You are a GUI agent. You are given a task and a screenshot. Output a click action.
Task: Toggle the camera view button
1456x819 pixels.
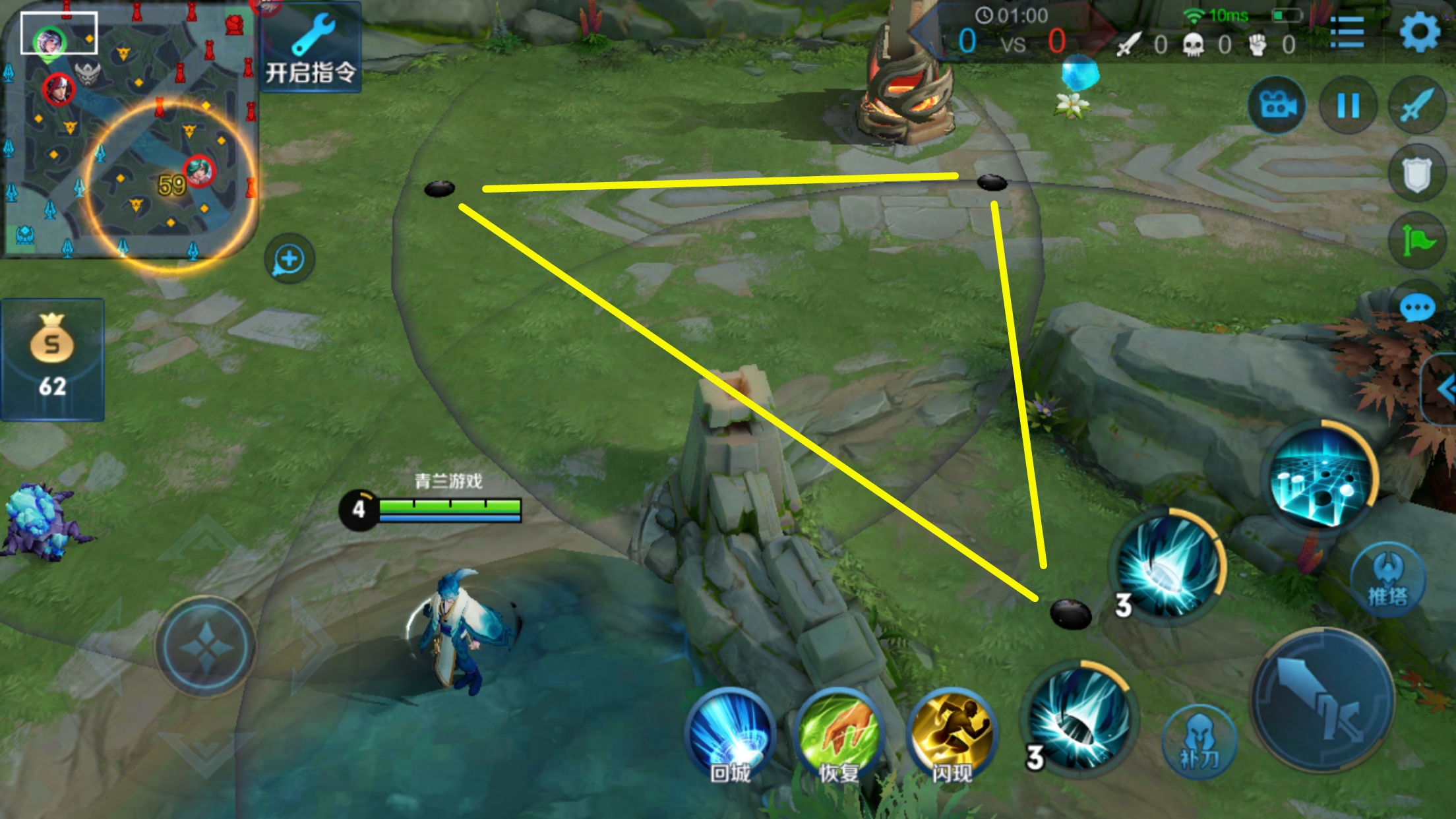1277,106
